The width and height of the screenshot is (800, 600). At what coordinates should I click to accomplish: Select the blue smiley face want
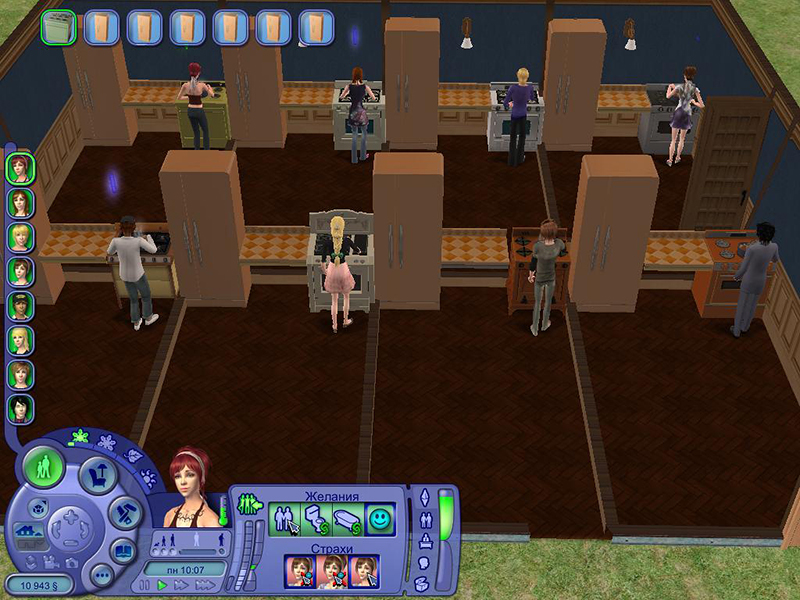[x=380, y=519]
